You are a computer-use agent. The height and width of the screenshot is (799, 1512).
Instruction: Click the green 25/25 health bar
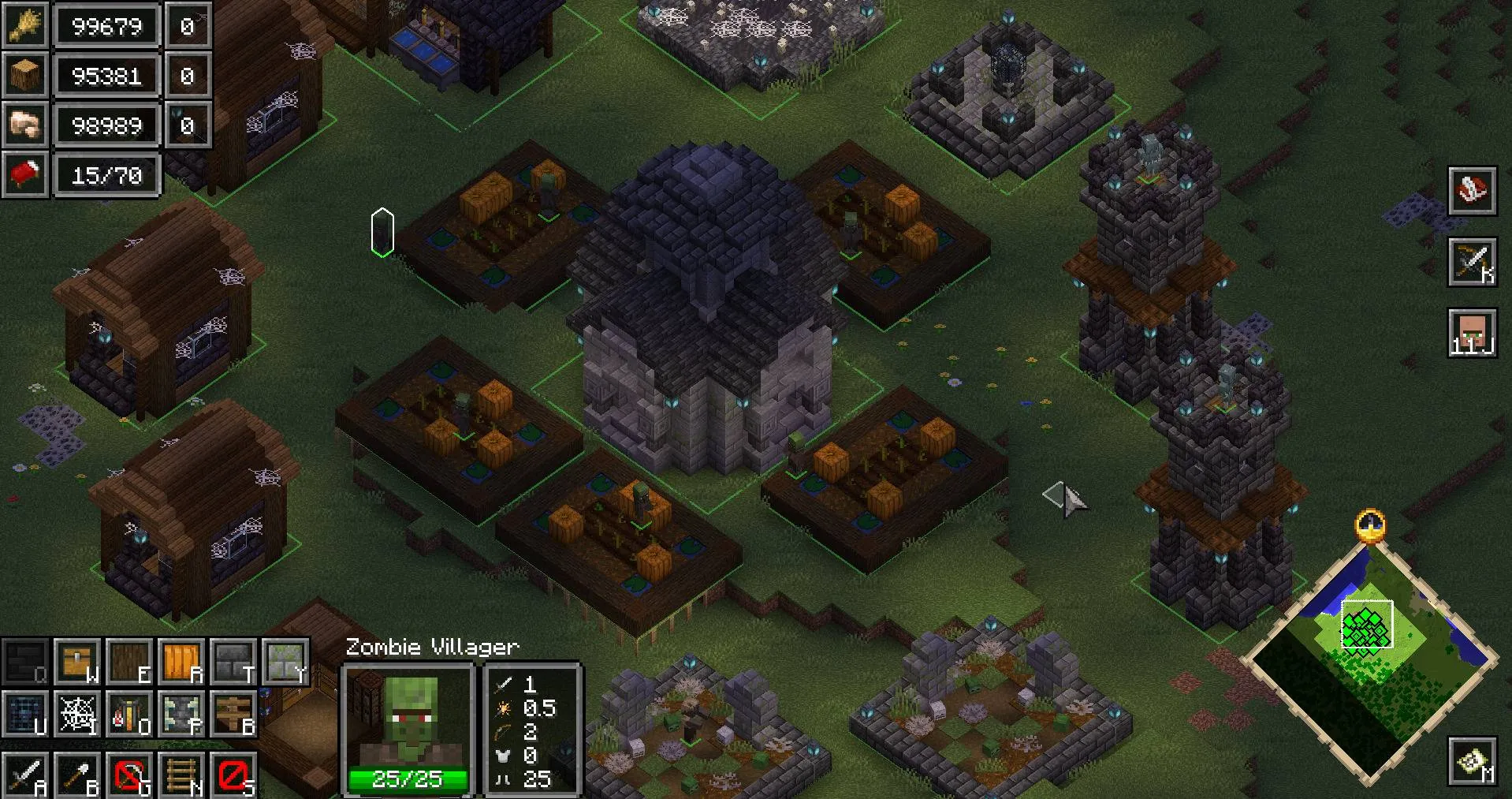408,778
